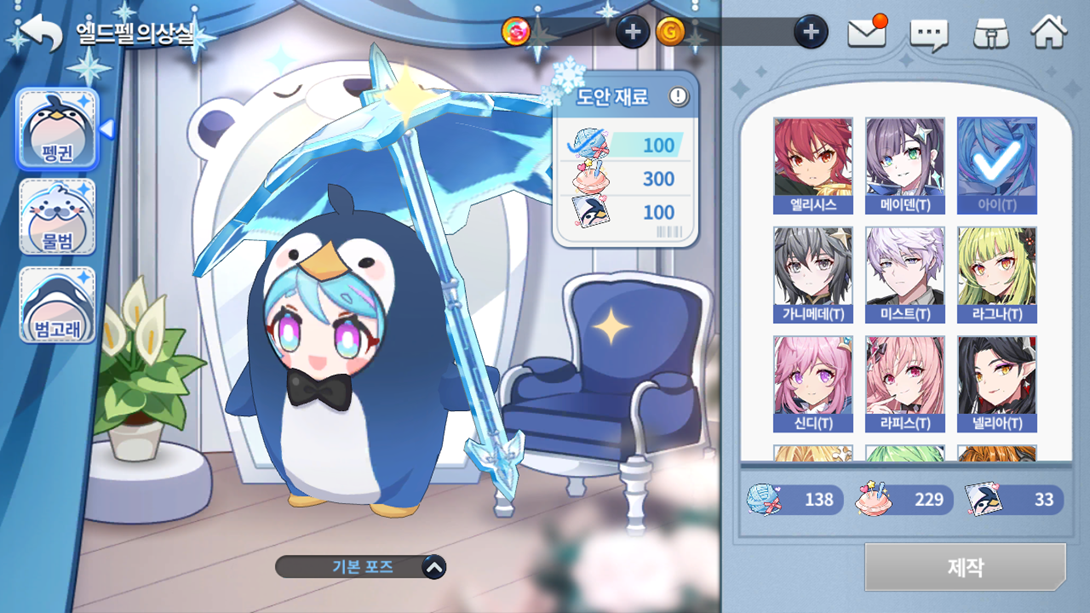The image size is (1090, 613).
Task: Choose character 라그나(T)
Action: 997,274
